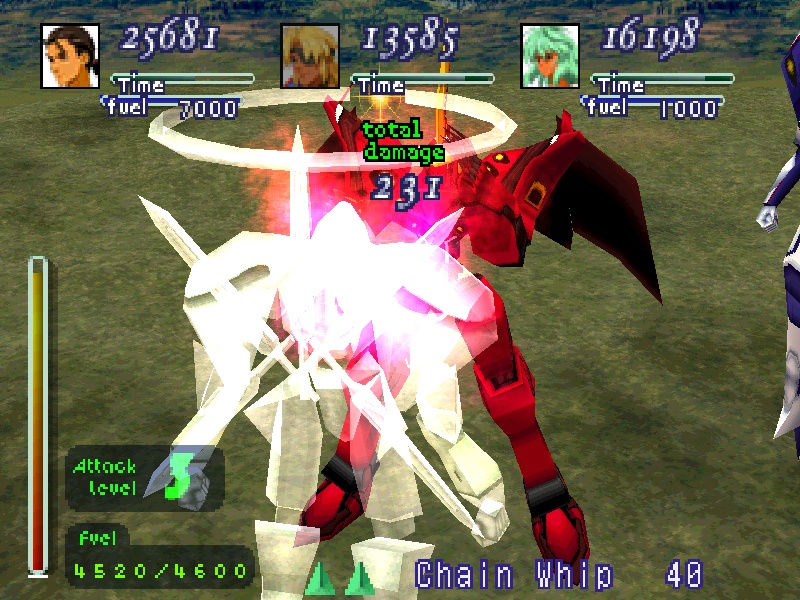
Task: Click the green-haired party member portrait
Action: (549, 56)
